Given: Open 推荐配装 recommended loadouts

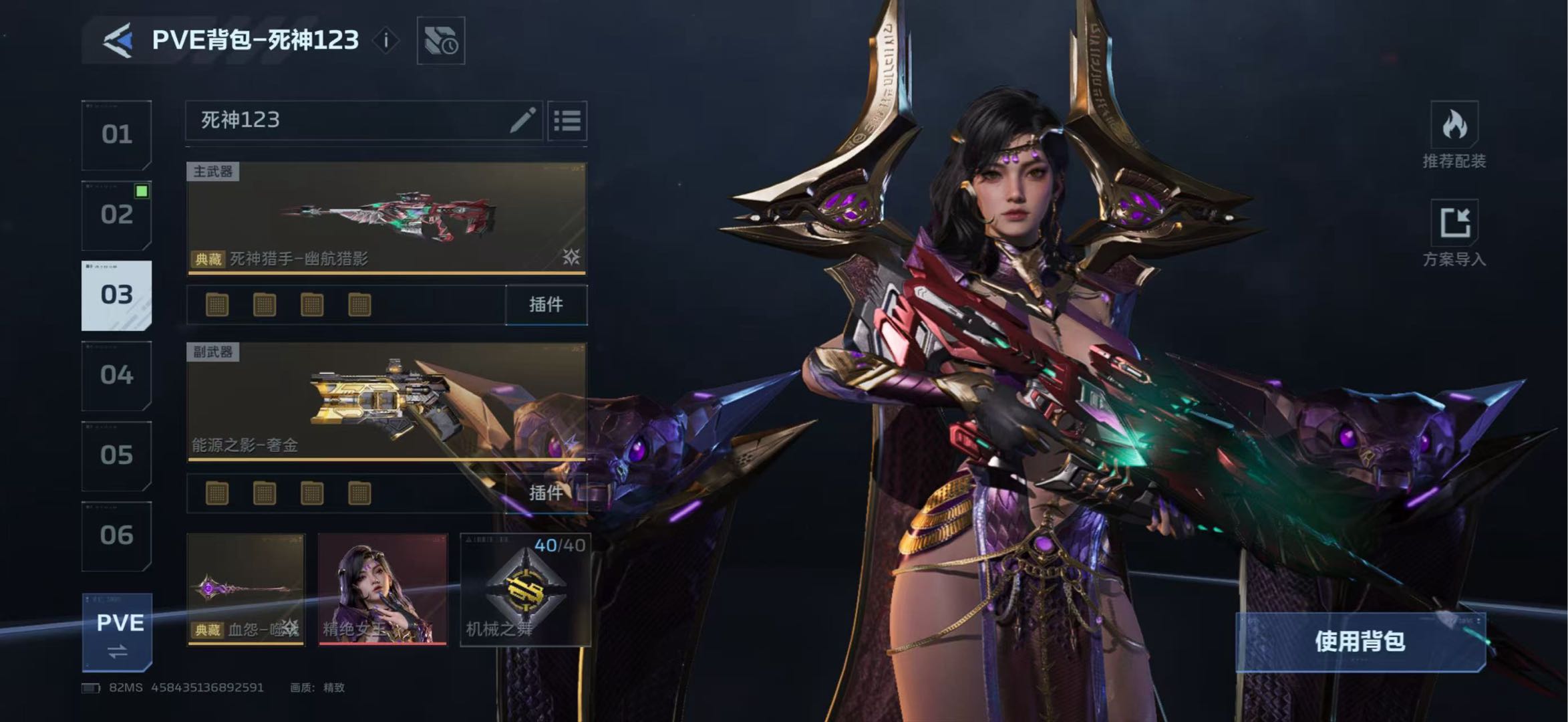Looking at the screenshot, I should [x=1454, y=136].
